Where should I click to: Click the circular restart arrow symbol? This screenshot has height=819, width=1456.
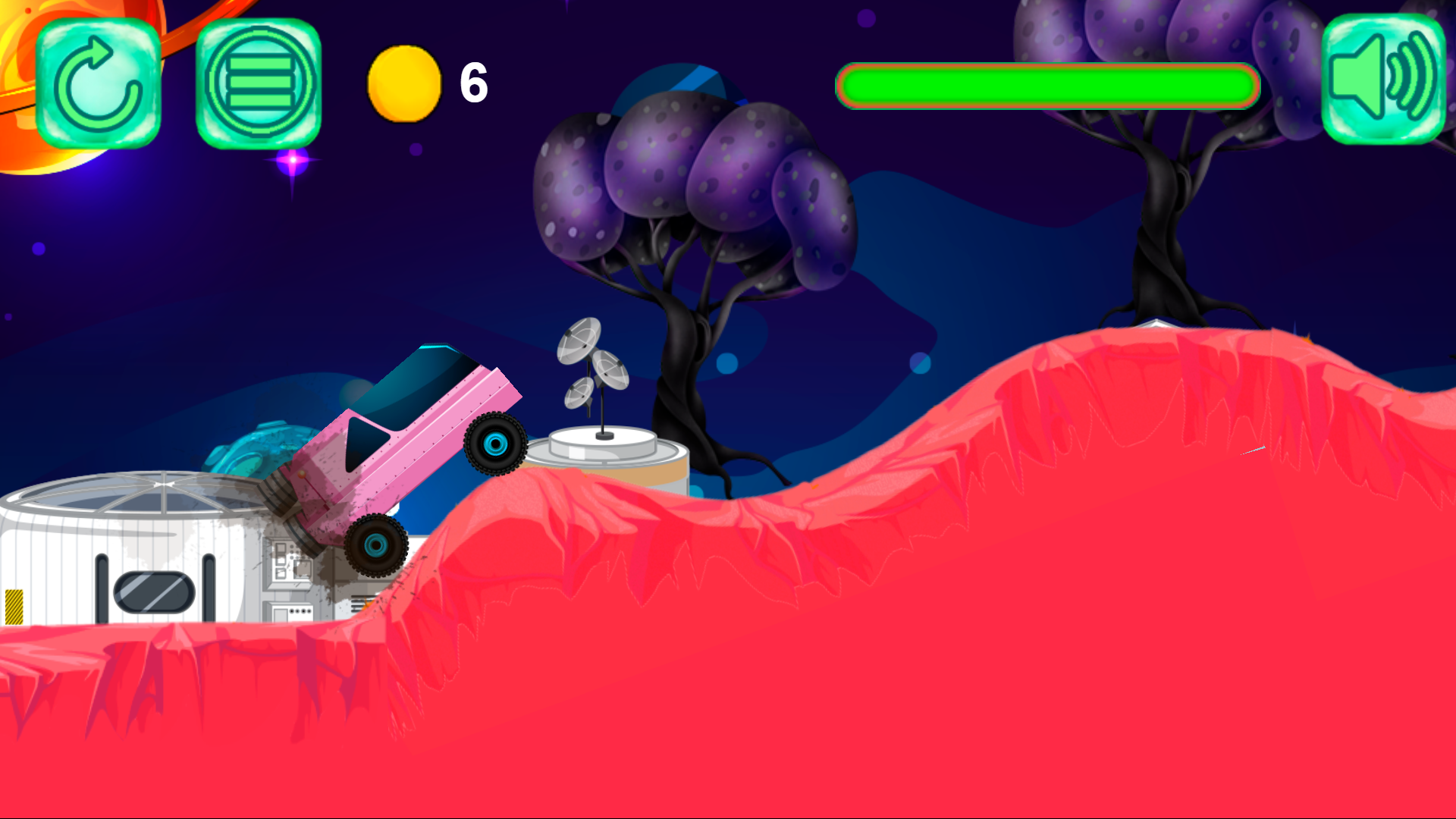[99, 82]
